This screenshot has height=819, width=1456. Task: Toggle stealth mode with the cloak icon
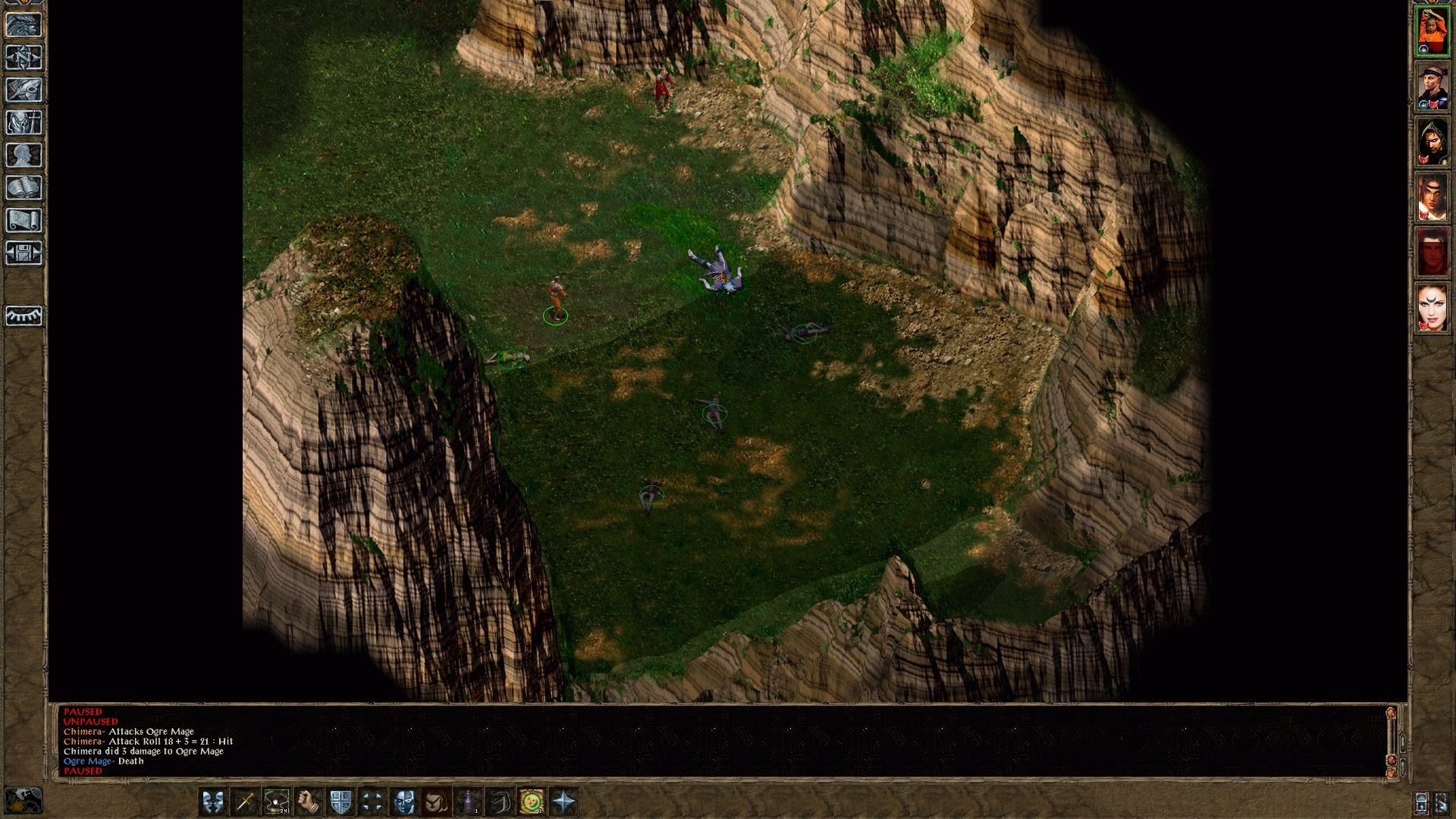point(435,800)
